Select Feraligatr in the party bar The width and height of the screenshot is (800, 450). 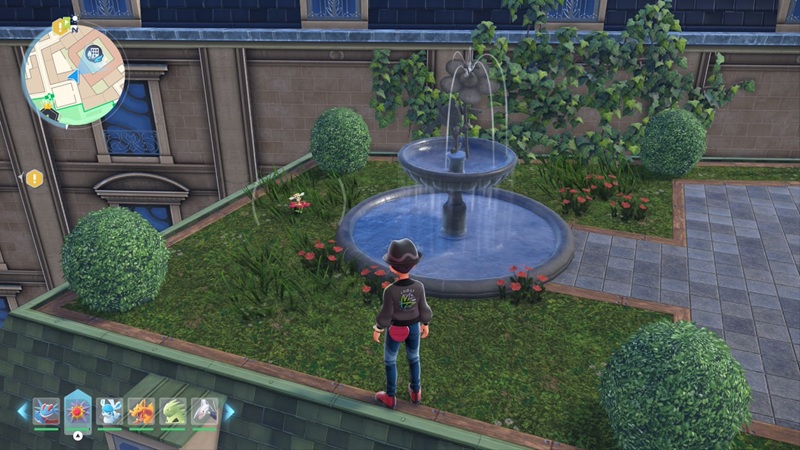[x=46, y=411]
